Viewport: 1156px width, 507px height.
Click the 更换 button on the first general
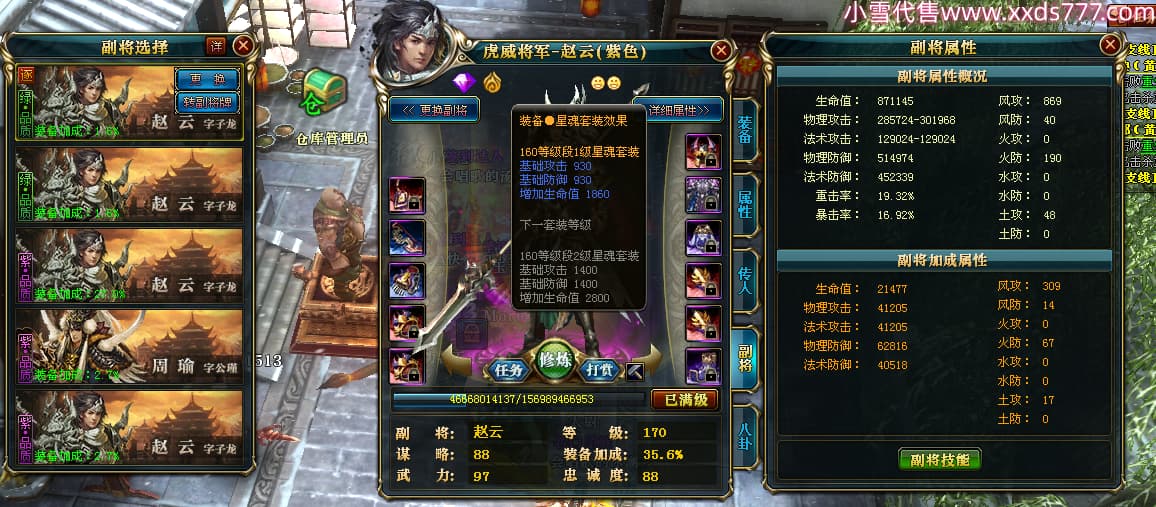click(x=207, y=79)
